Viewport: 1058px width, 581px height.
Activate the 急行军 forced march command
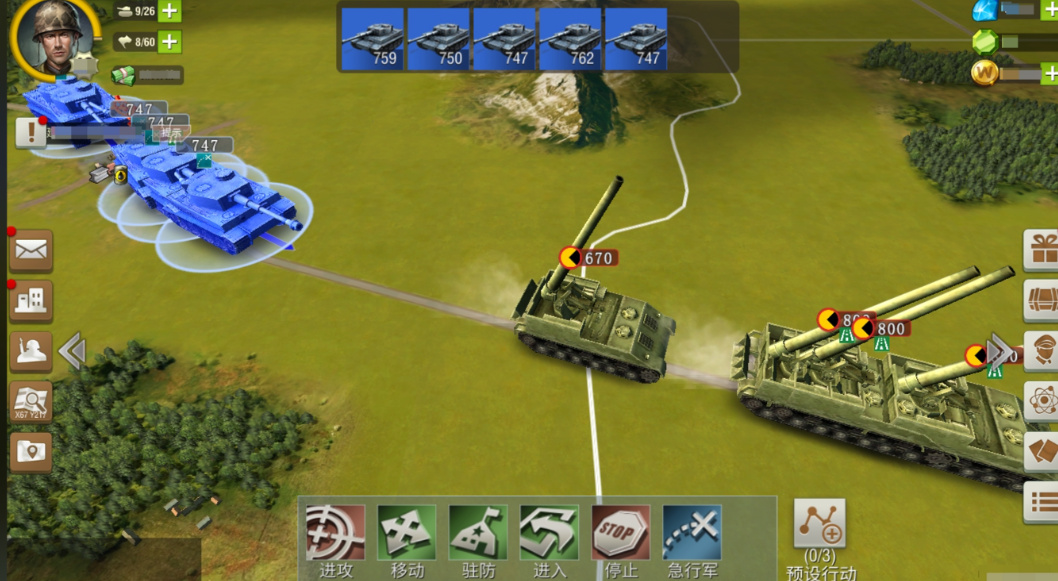(x=692, y=533)
